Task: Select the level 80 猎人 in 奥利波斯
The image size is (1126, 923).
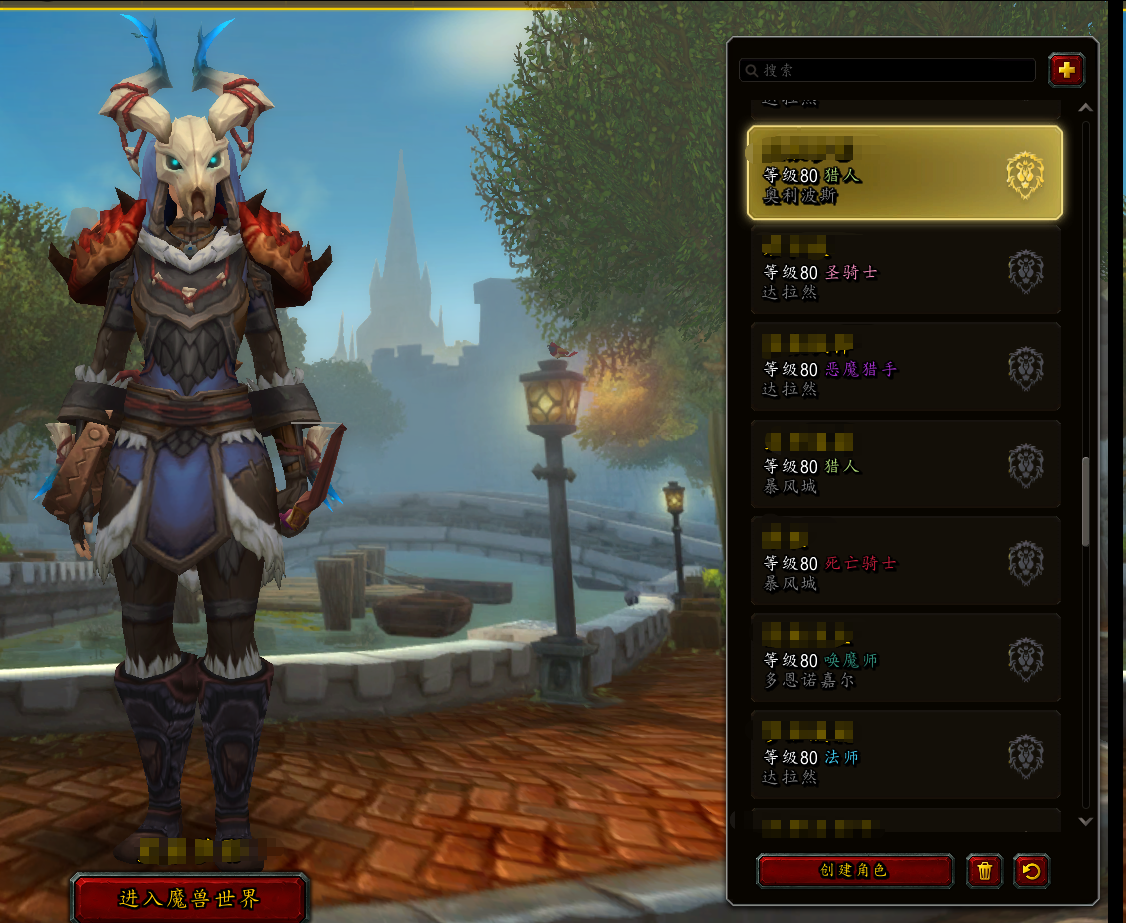Action: pyautogui.click(x=904, y=172)
